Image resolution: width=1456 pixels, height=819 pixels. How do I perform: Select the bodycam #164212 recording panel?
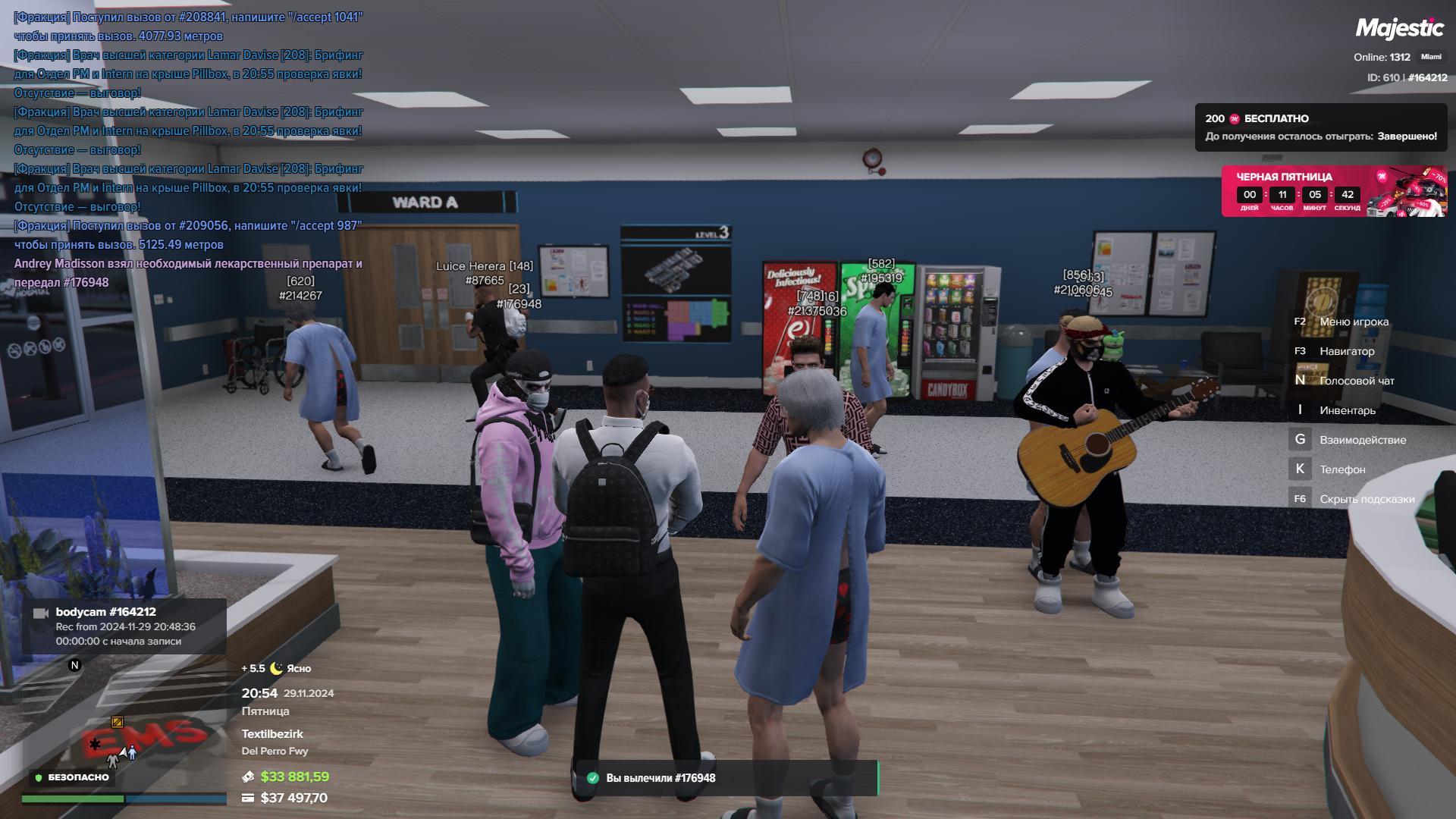124,626
